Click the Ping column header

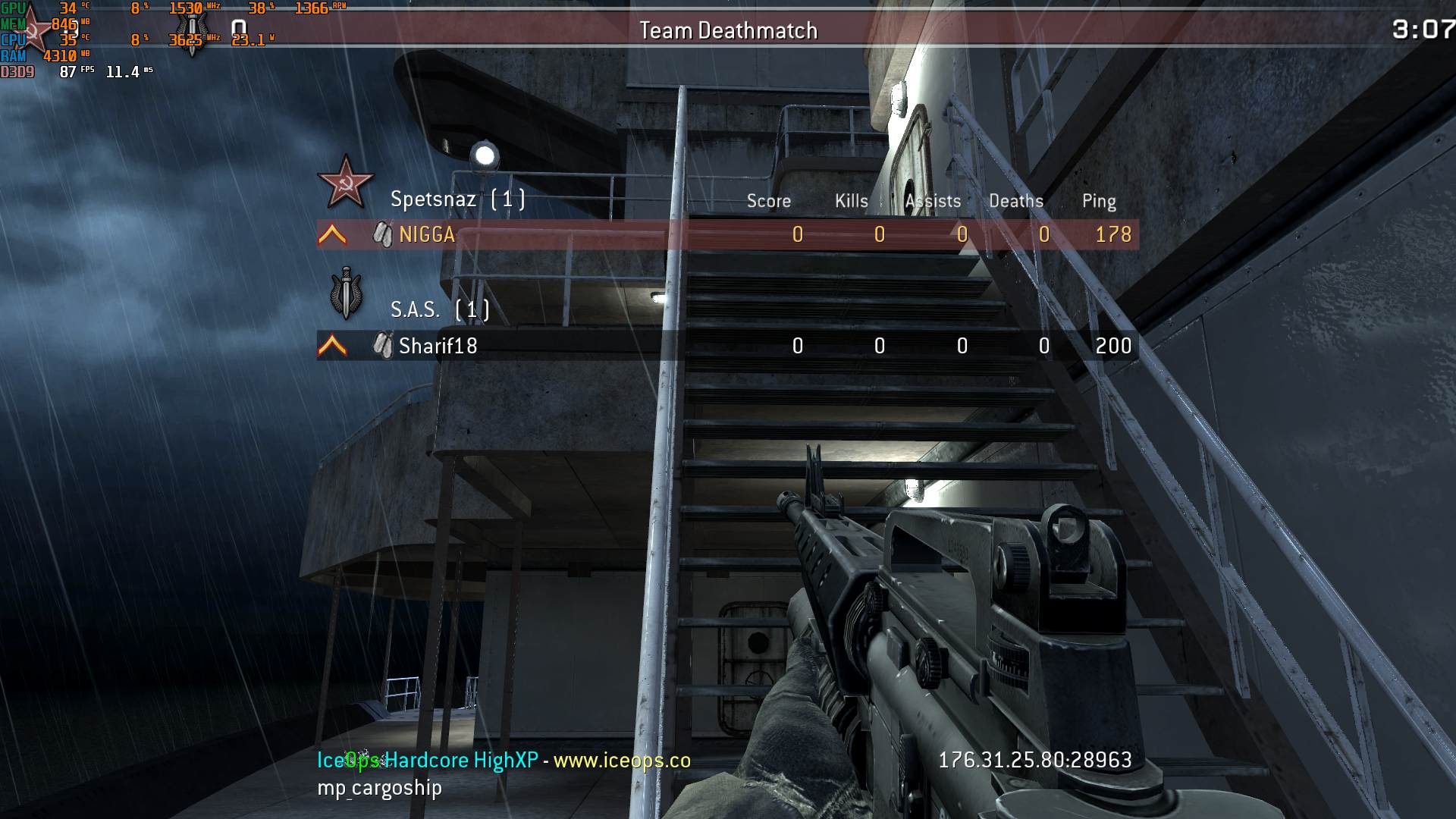(1098, 201)
